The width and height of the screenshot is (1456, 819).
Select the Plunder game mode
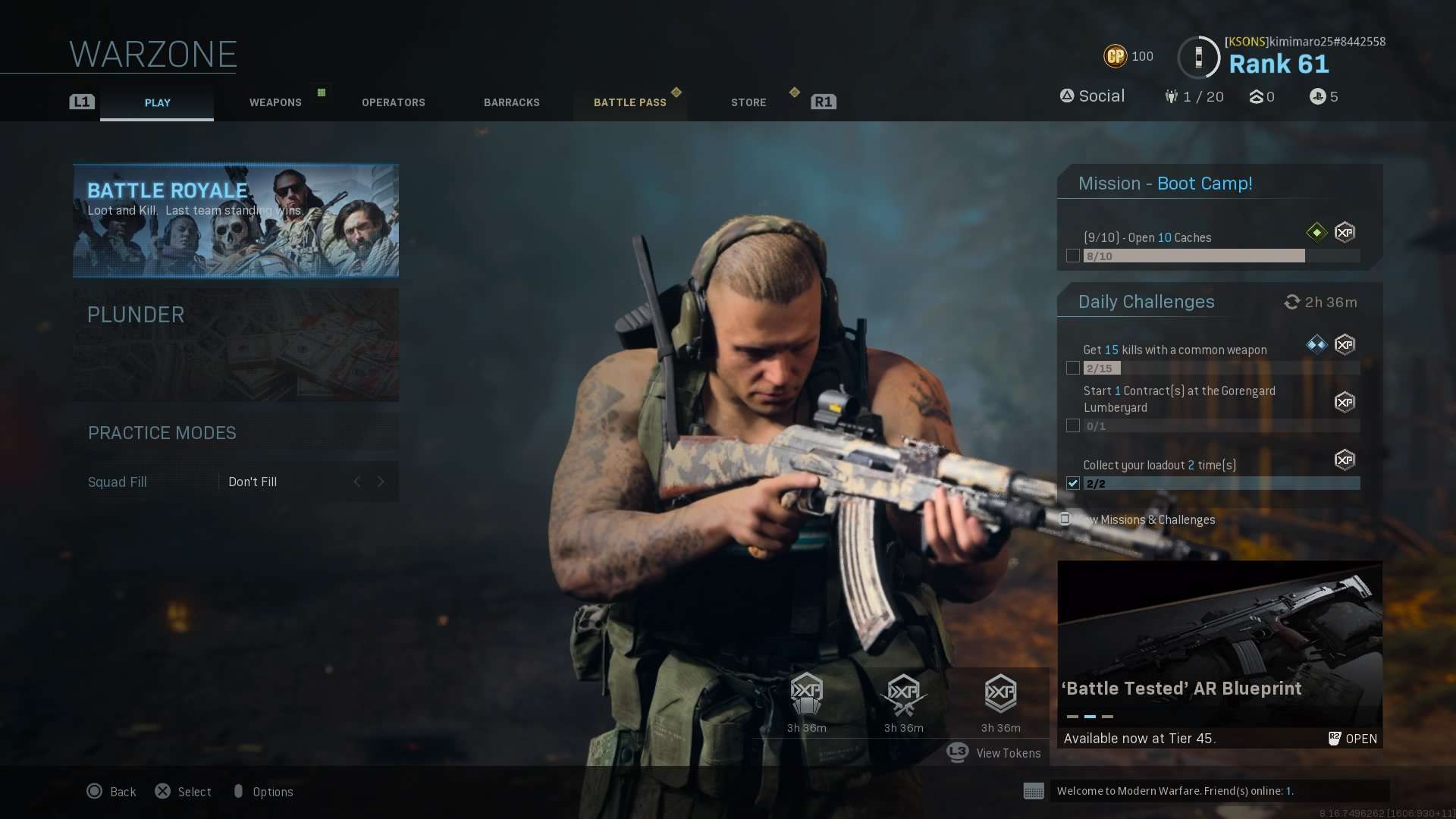point(236,344)
